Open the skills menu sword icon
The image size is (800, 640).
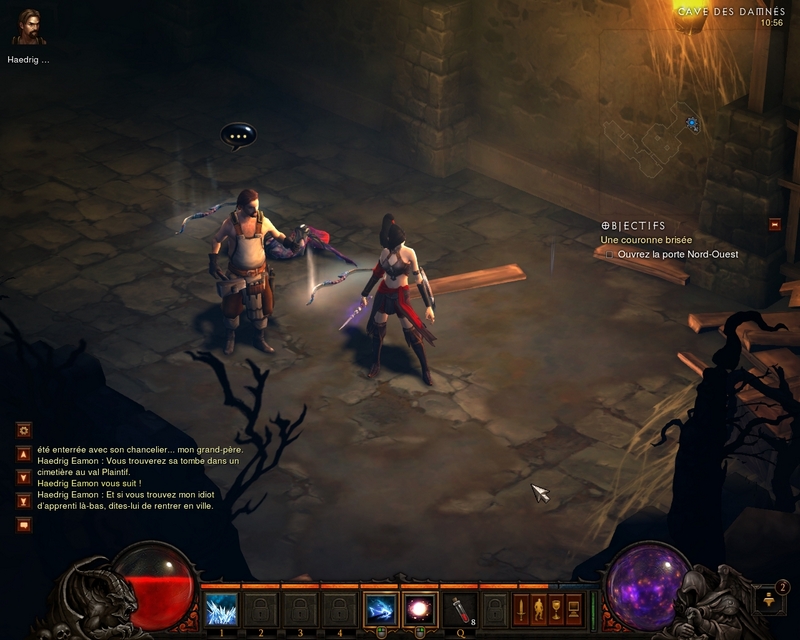pos(522,607)
